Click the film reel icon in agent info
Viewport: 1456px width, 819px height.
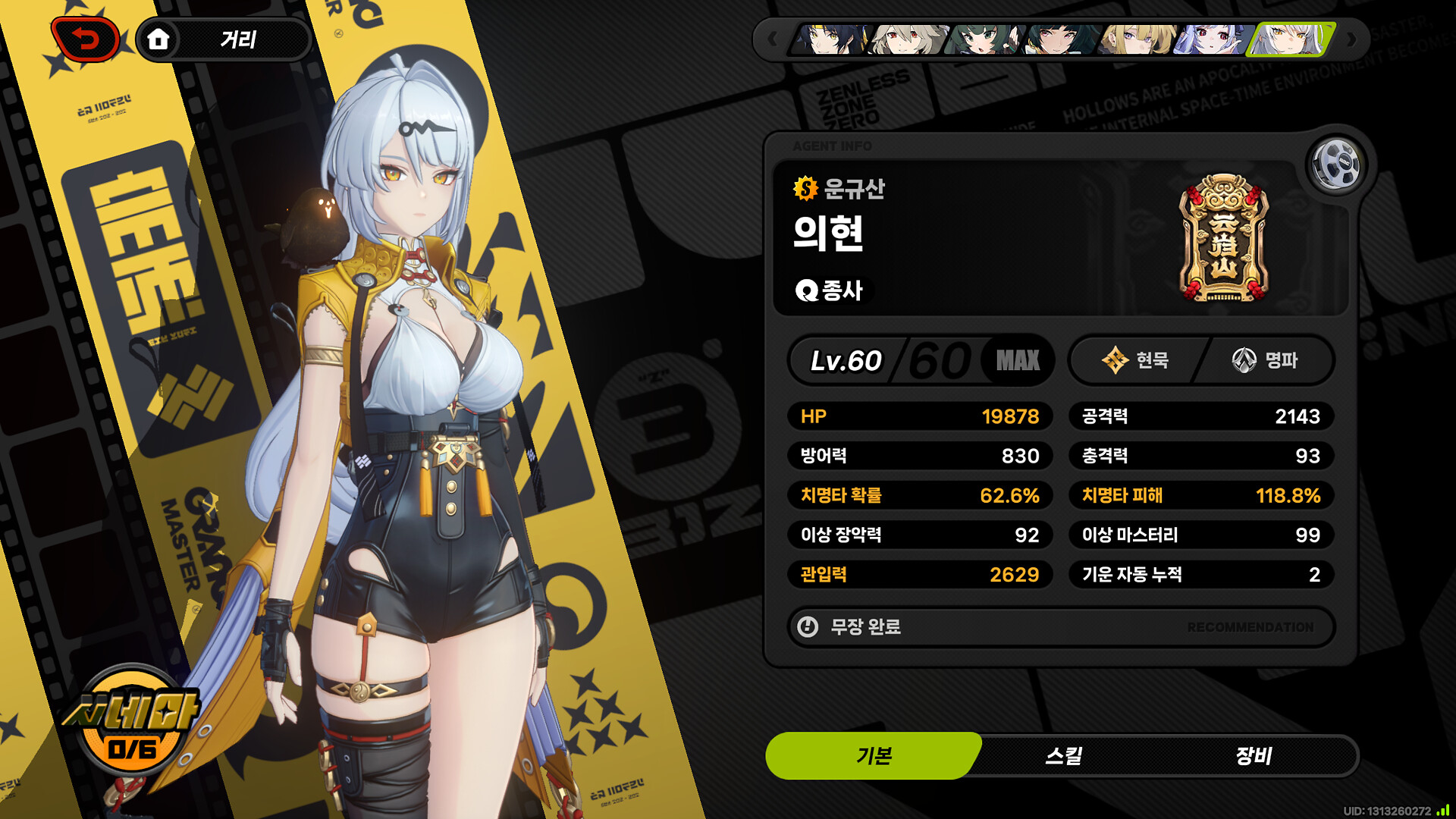[x=1336, y=164]
